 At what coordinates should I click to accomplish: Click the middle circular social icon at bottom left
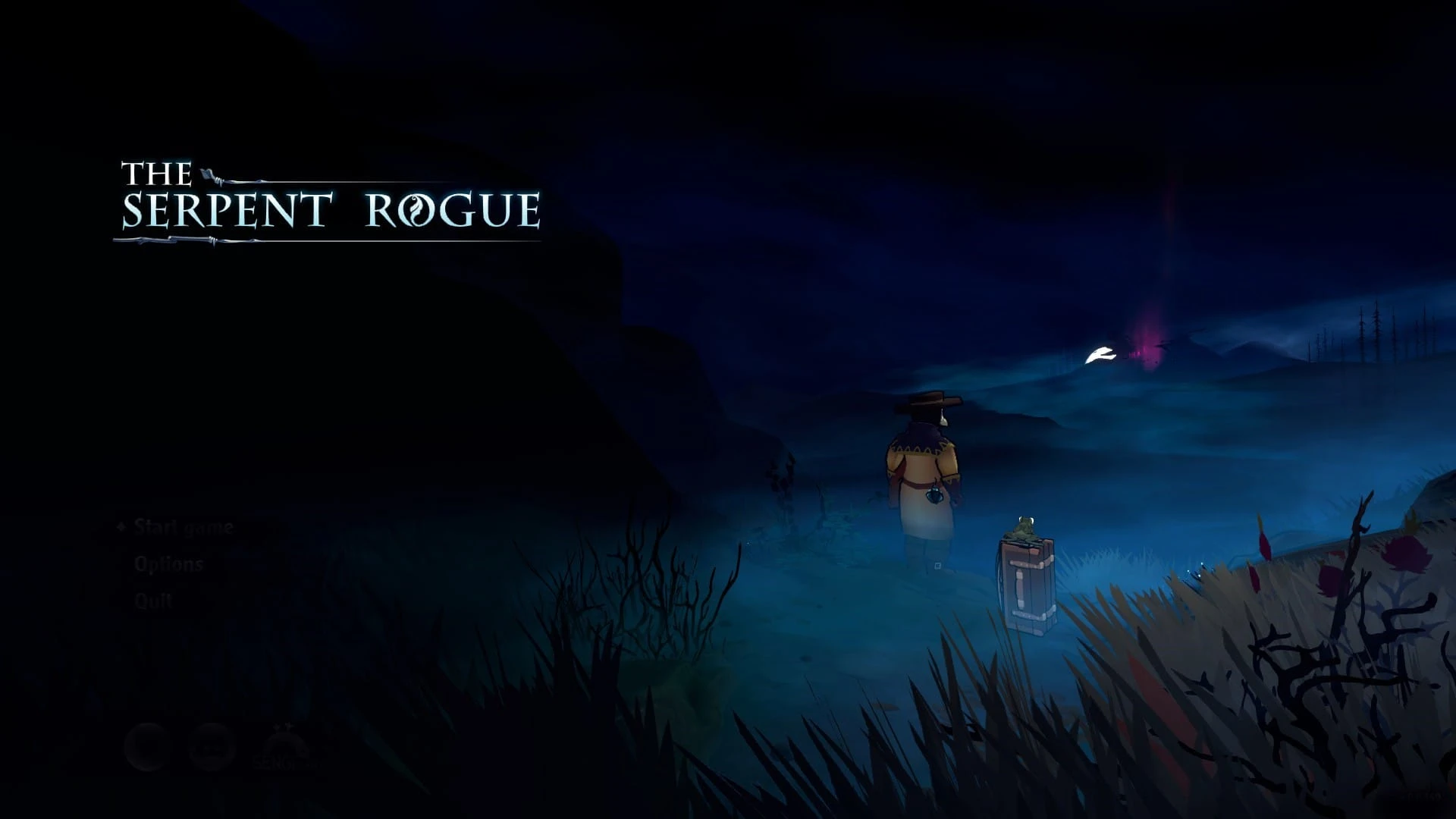pos(211,747)
